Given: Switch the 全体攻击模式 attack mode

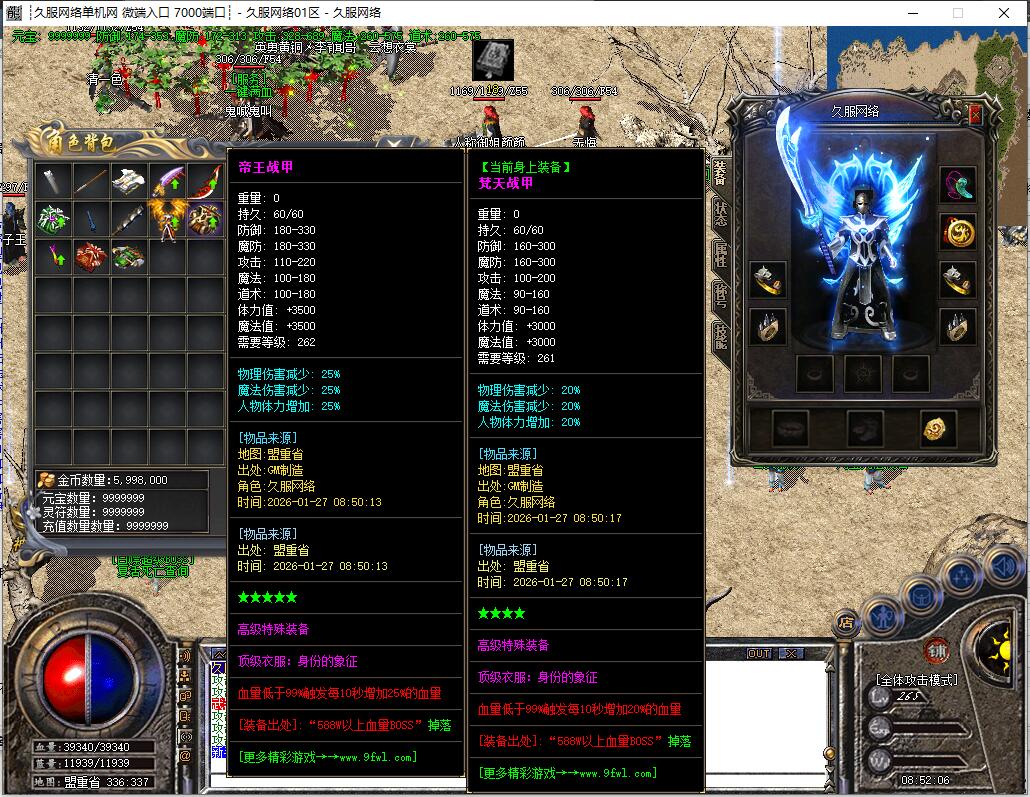Looking at the screenshot, I should click(x=918, y=680).
